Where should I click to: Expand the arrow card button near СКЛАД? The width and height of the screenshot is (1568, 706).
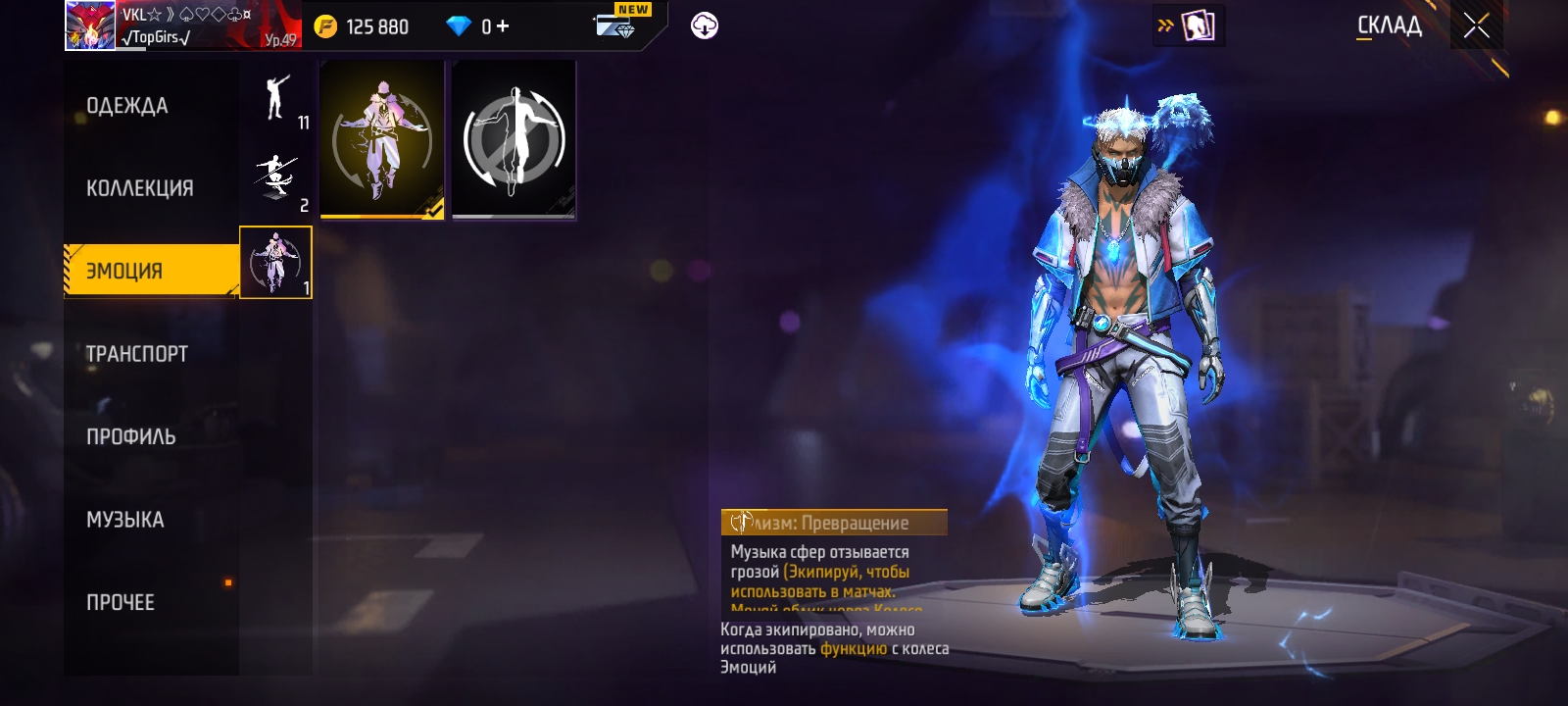(x=1189, y=26)
